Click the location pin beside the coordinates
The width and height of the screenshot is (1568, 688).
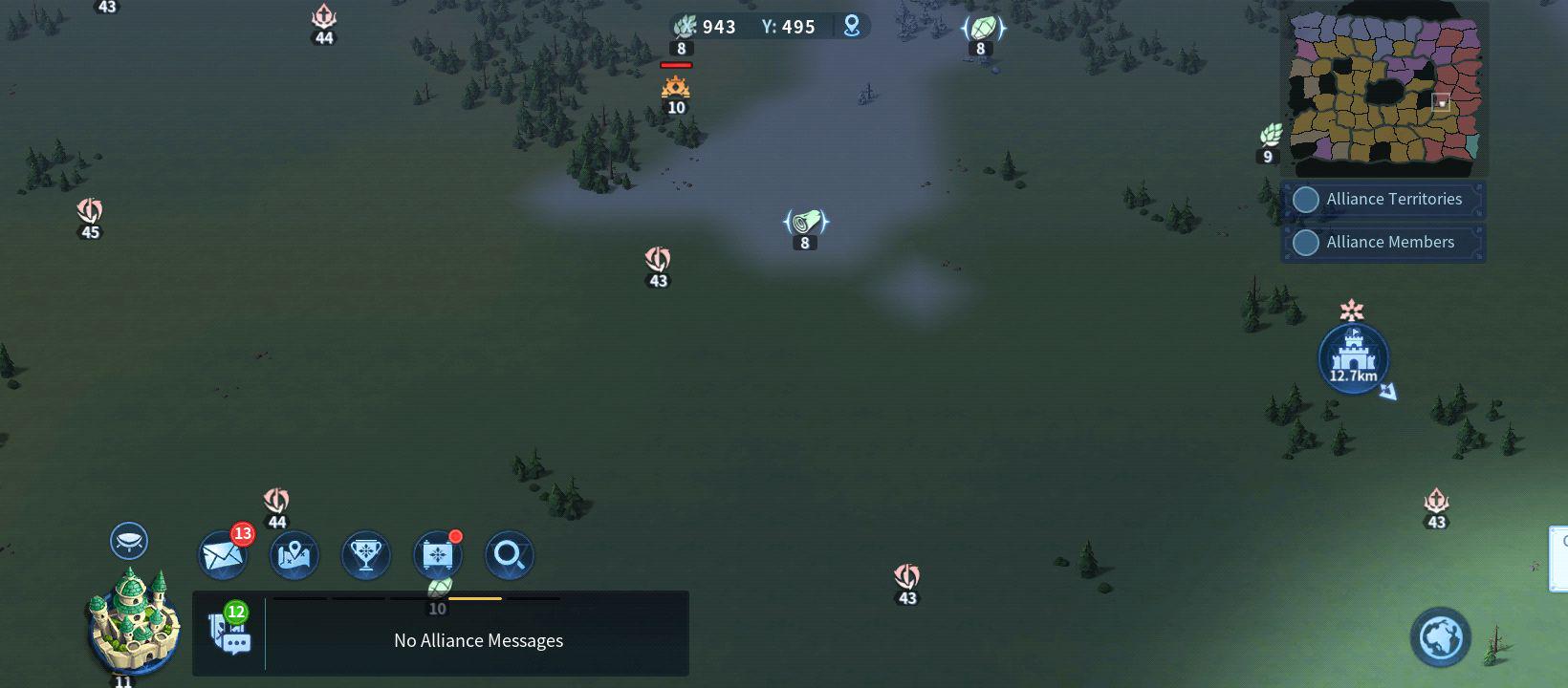pos(852,27)
